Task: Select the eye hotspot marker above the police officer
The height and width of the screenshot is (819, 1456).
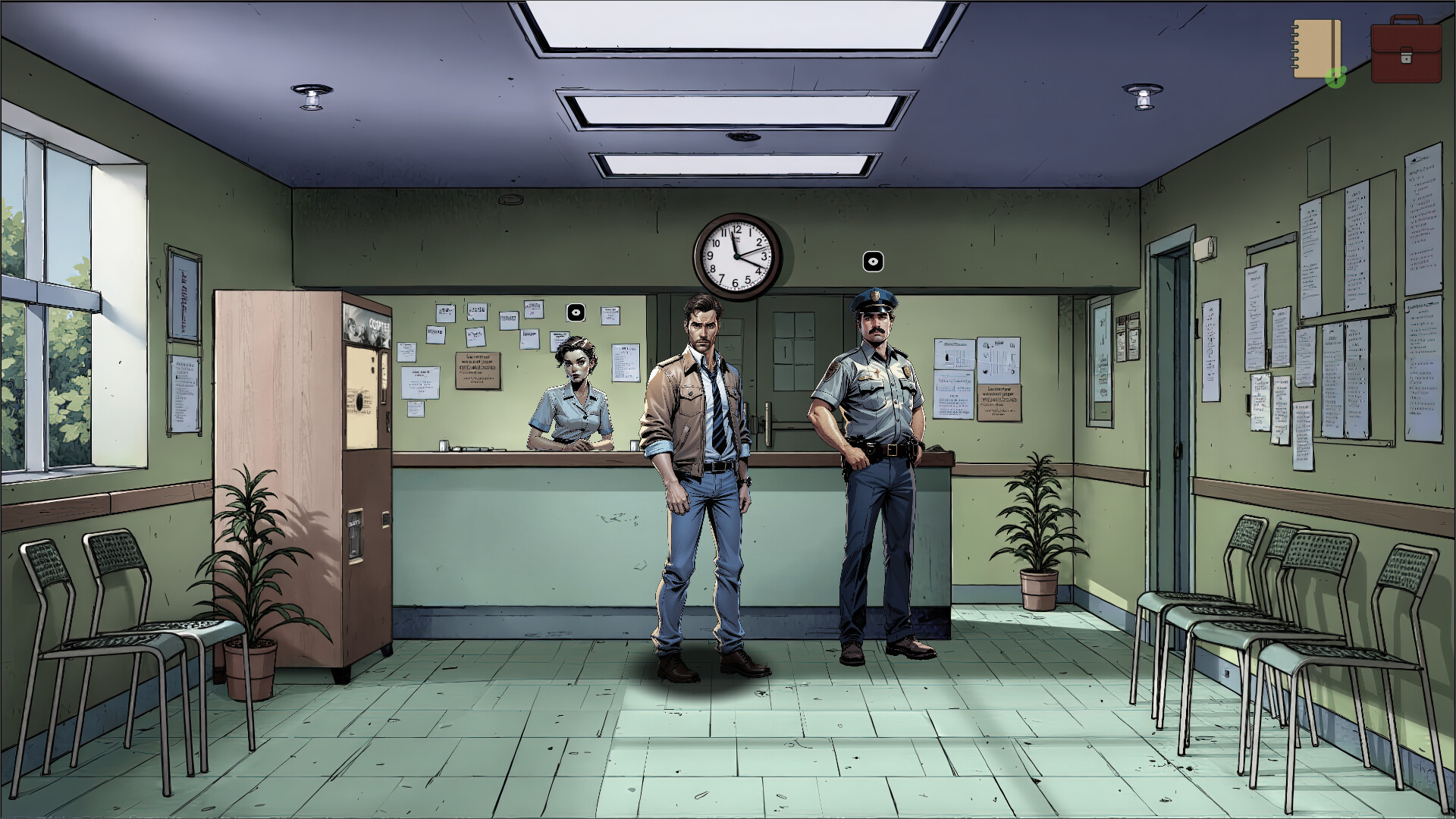Action: pyautogui.click(x=872, y=262)
